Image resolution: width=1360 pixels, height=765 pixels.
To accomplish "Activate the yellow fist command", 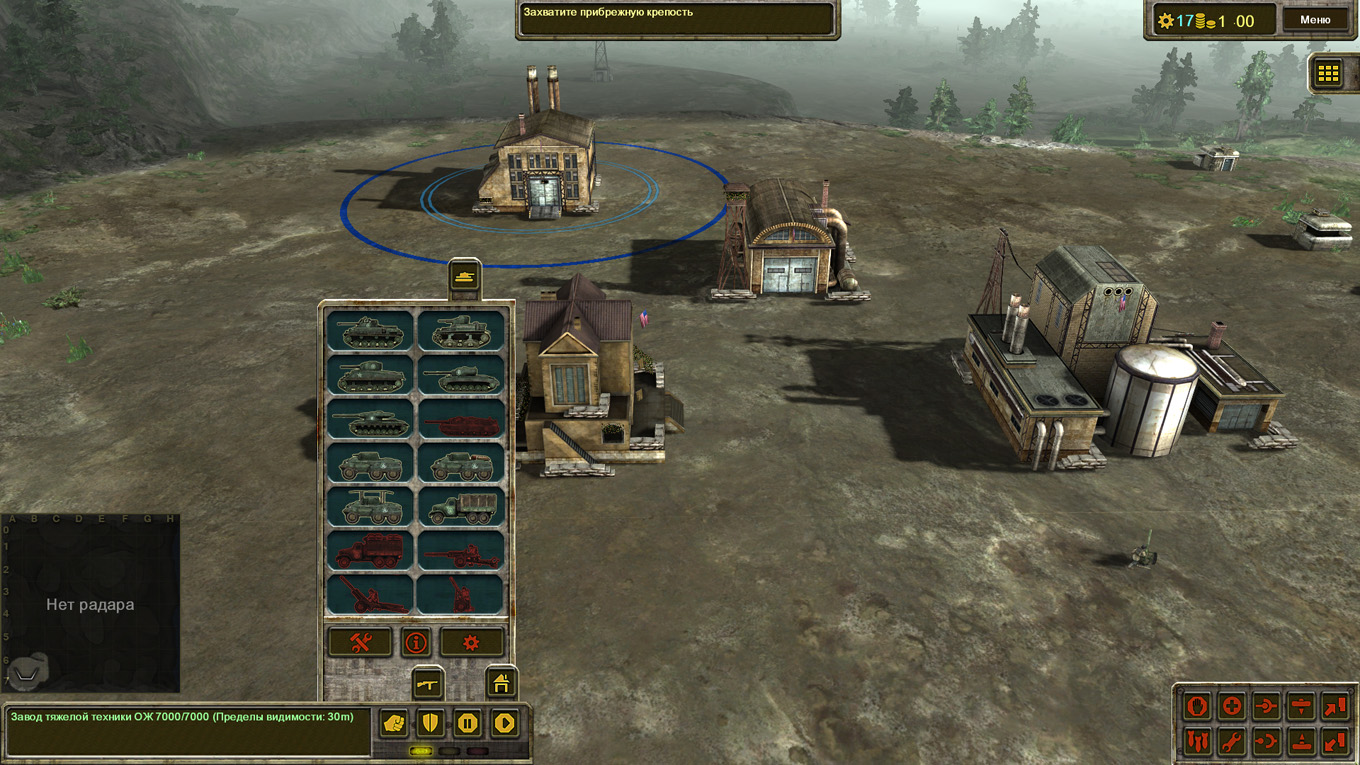I will click(394, 722).
